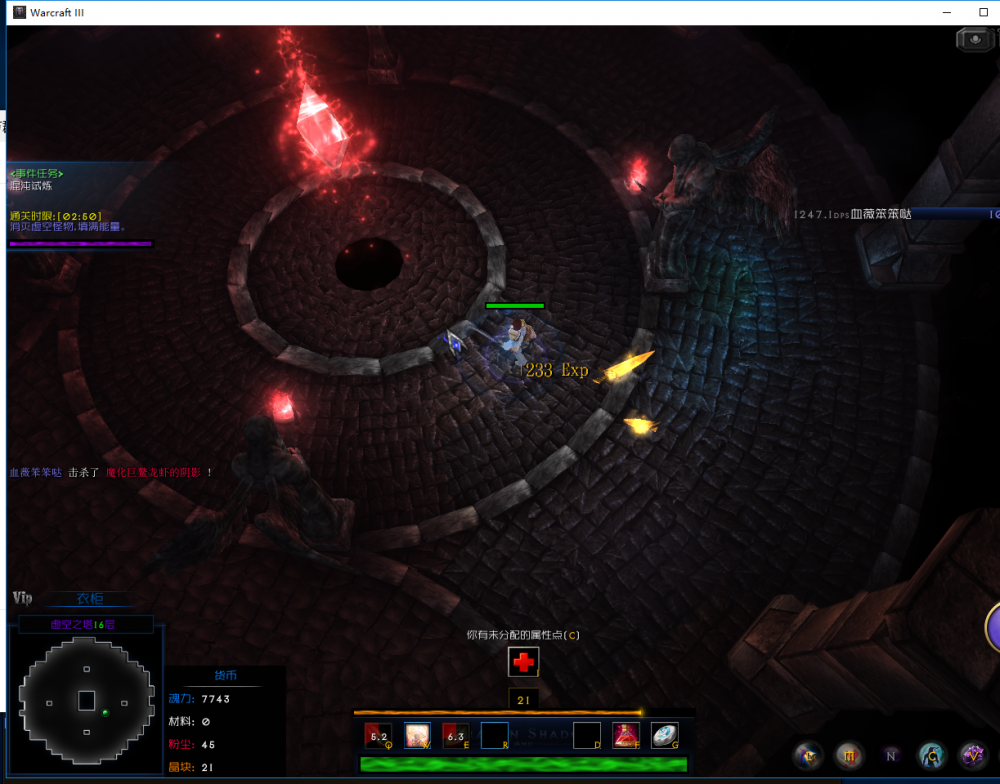Open the L round menu icon

point(807,755)
